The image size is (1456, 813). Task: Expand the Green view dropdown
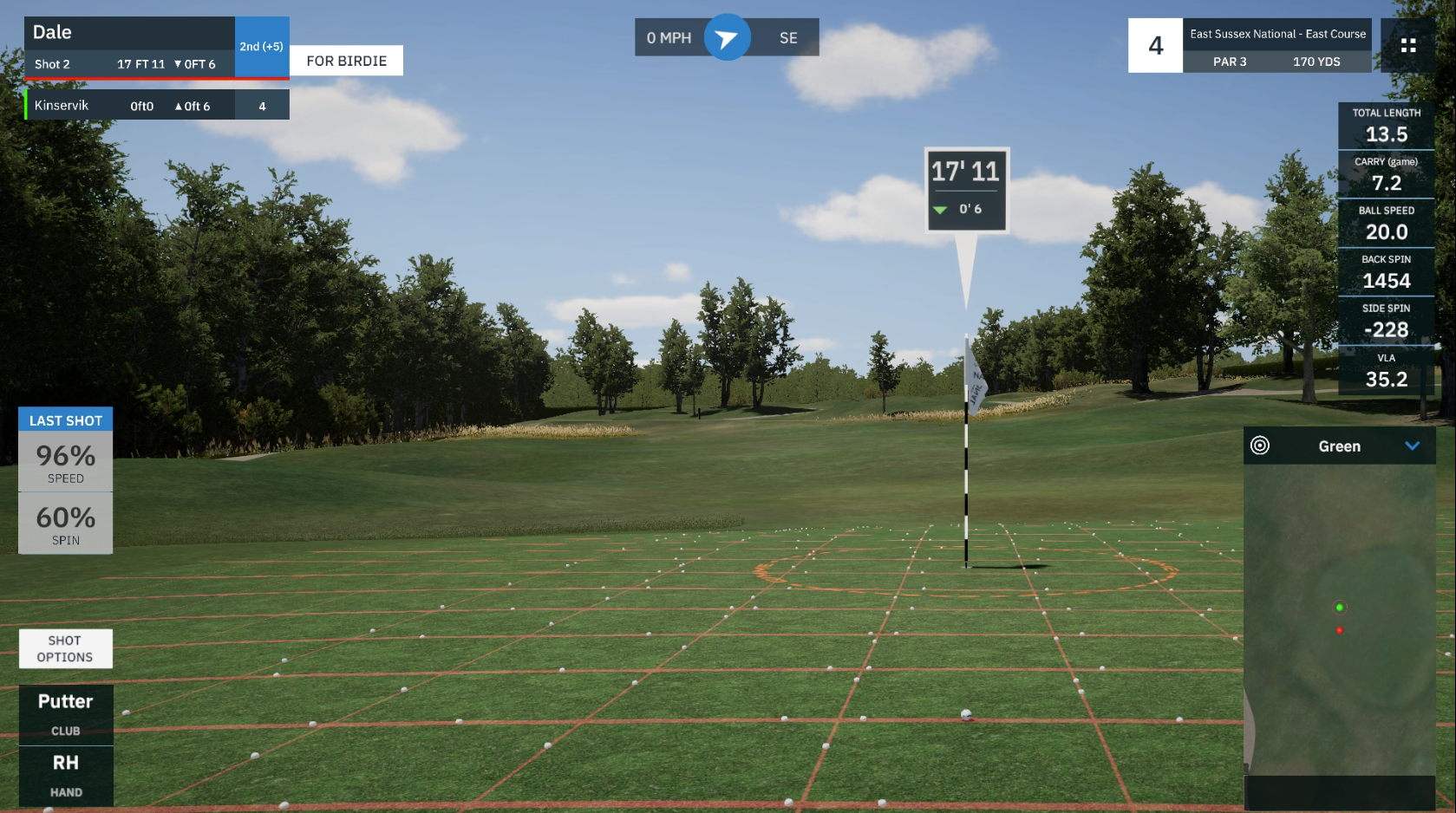click(x=1412, y=446)
